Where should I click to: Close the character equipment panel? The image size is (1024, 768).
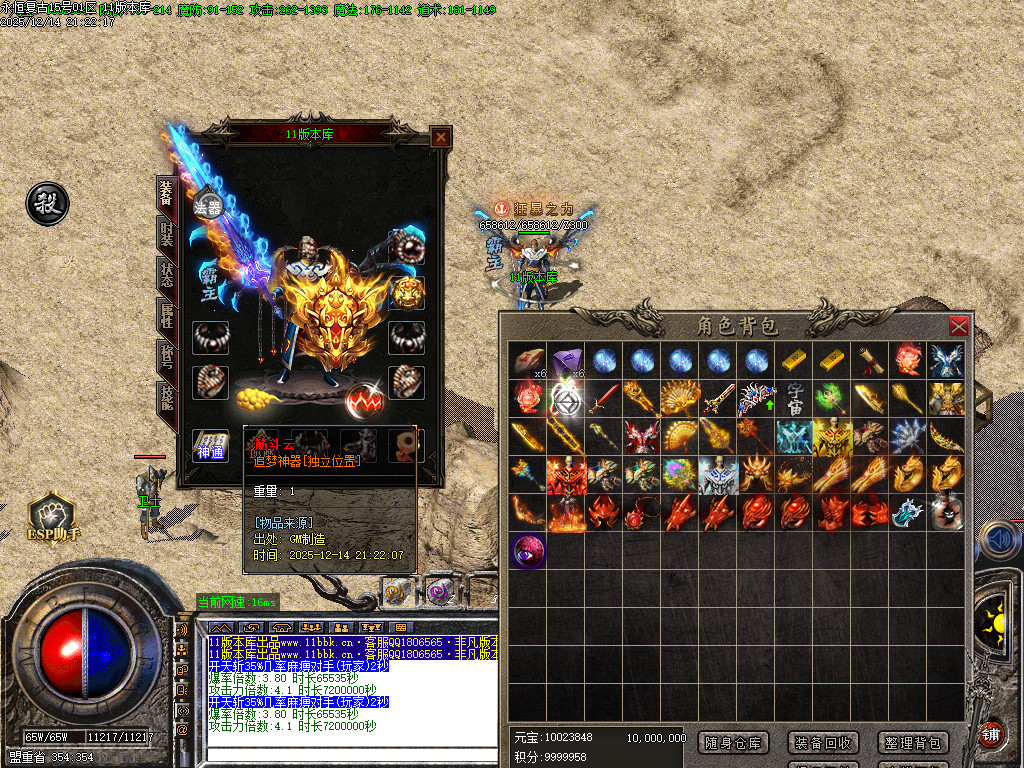440,137
